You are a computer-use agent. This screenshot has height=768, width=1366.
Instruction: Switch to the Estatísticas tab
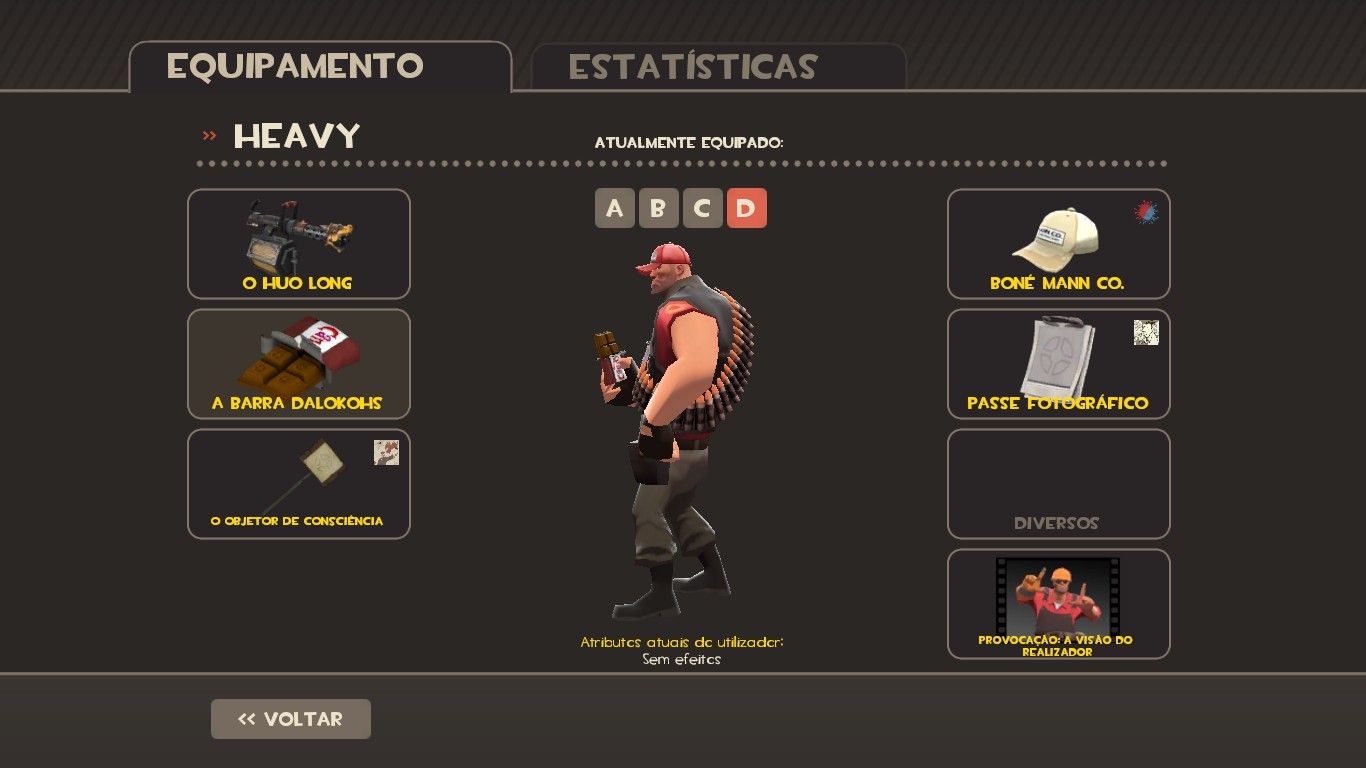click(693, 68)
